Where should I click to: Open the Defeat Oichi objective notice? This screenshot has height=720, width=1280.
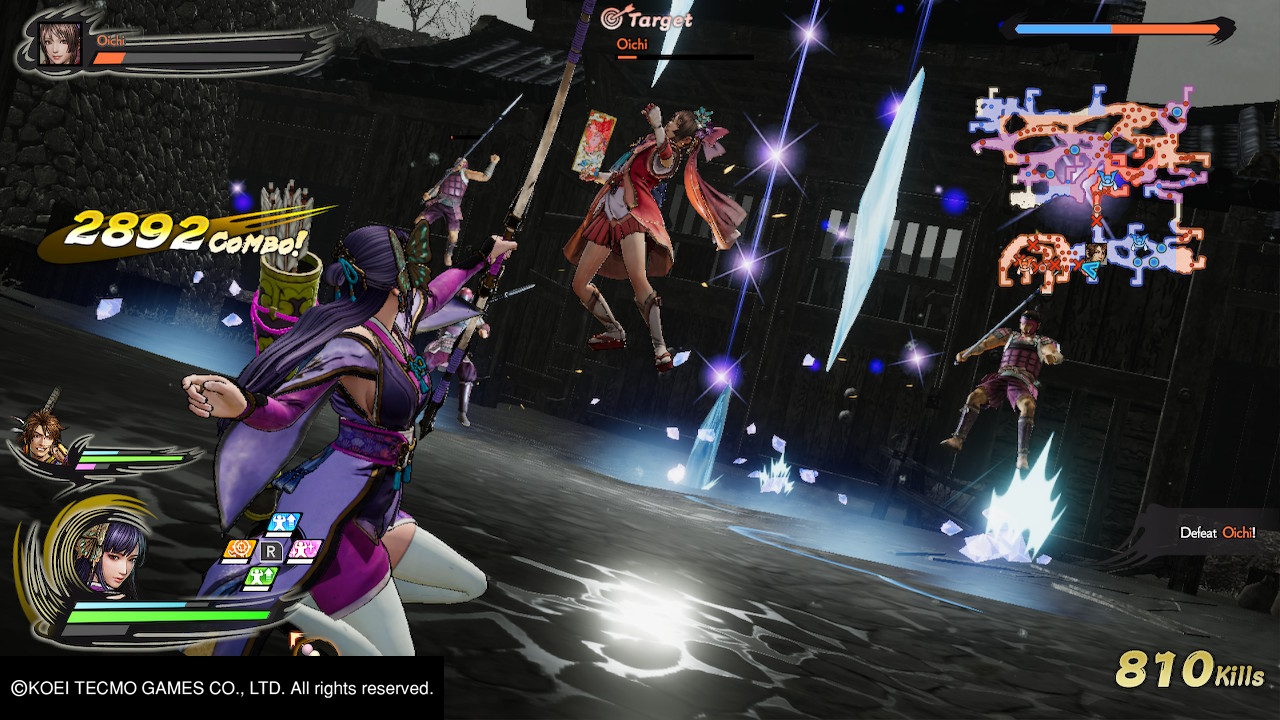(x=1216, y=533)
